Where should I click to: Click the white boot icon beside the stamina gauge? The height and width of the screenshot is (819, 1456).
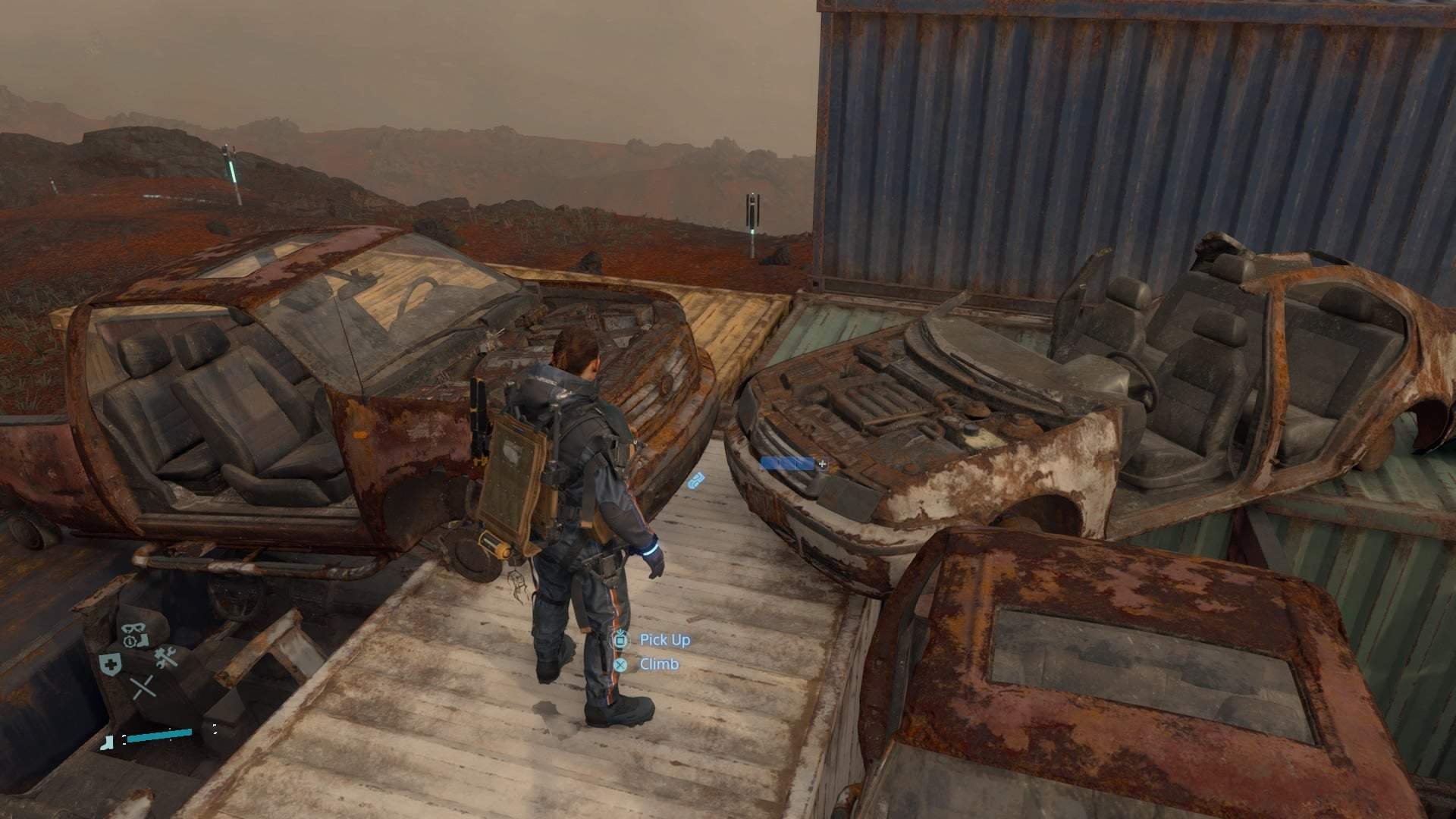107,742
